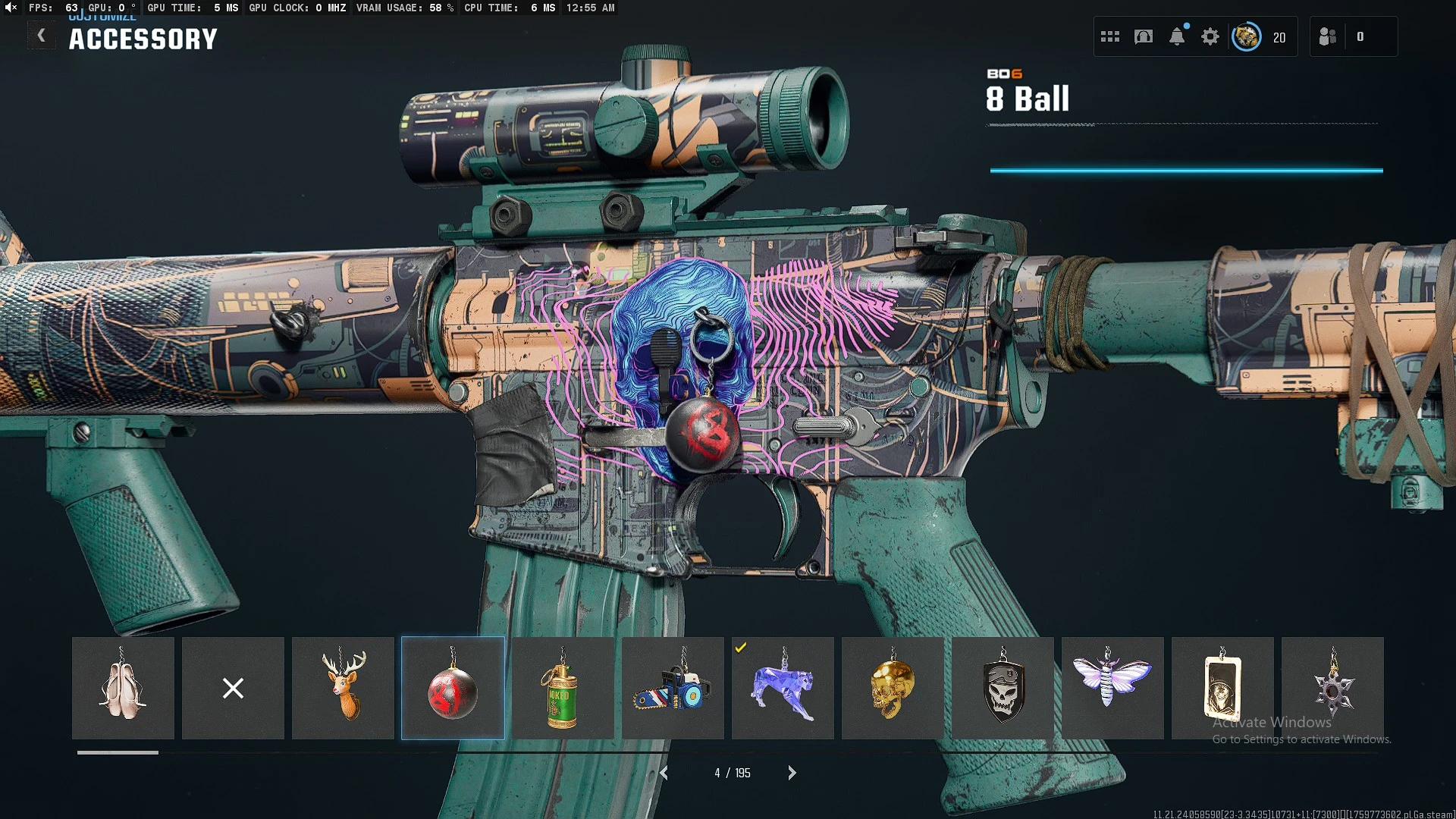The width and height of the screenshot is (1456, 819).
Task: Choose the golden skull charm
Action: point(893,688)
